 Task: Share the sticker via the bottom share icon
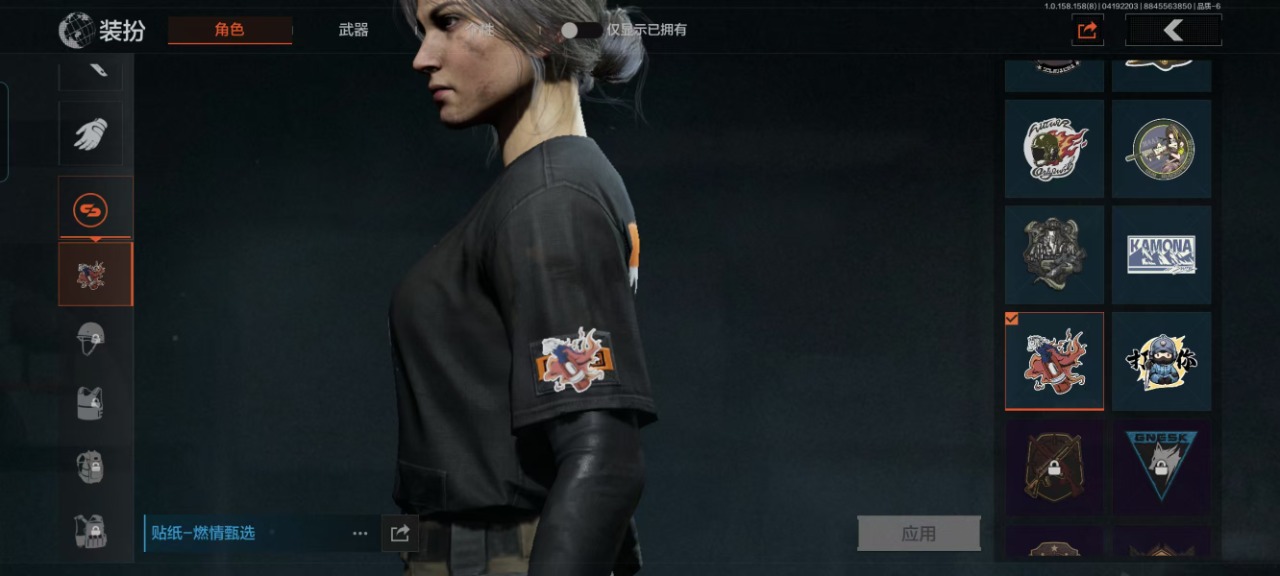[400, 534]
